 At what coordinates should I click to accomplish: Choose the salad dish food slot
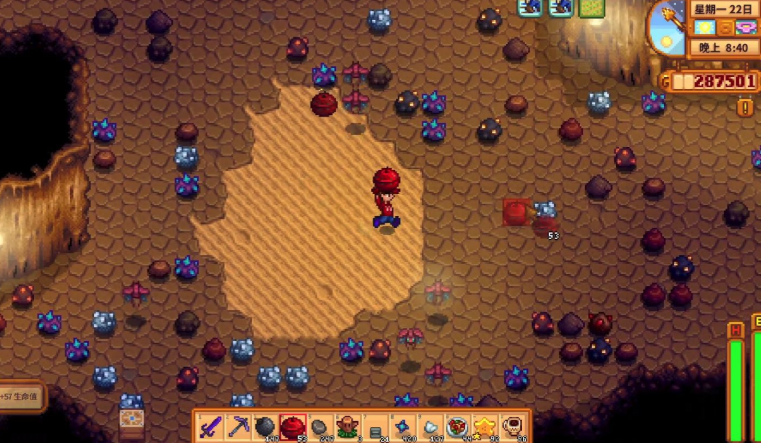459,427
